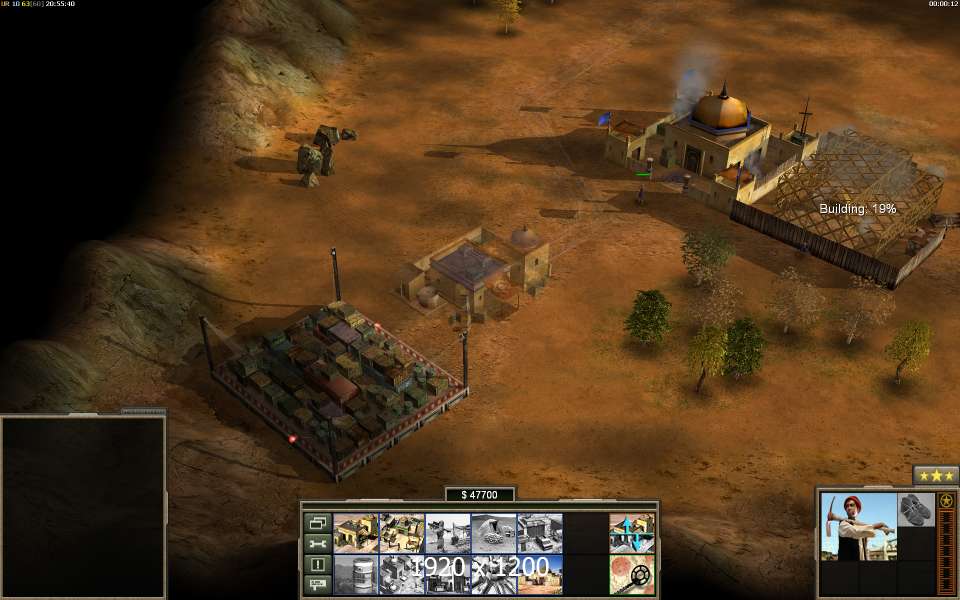The image size is (960, 600).
Task: Click the dark radar minimap panel
Action: pyautogui.click(x=83, y=506)
